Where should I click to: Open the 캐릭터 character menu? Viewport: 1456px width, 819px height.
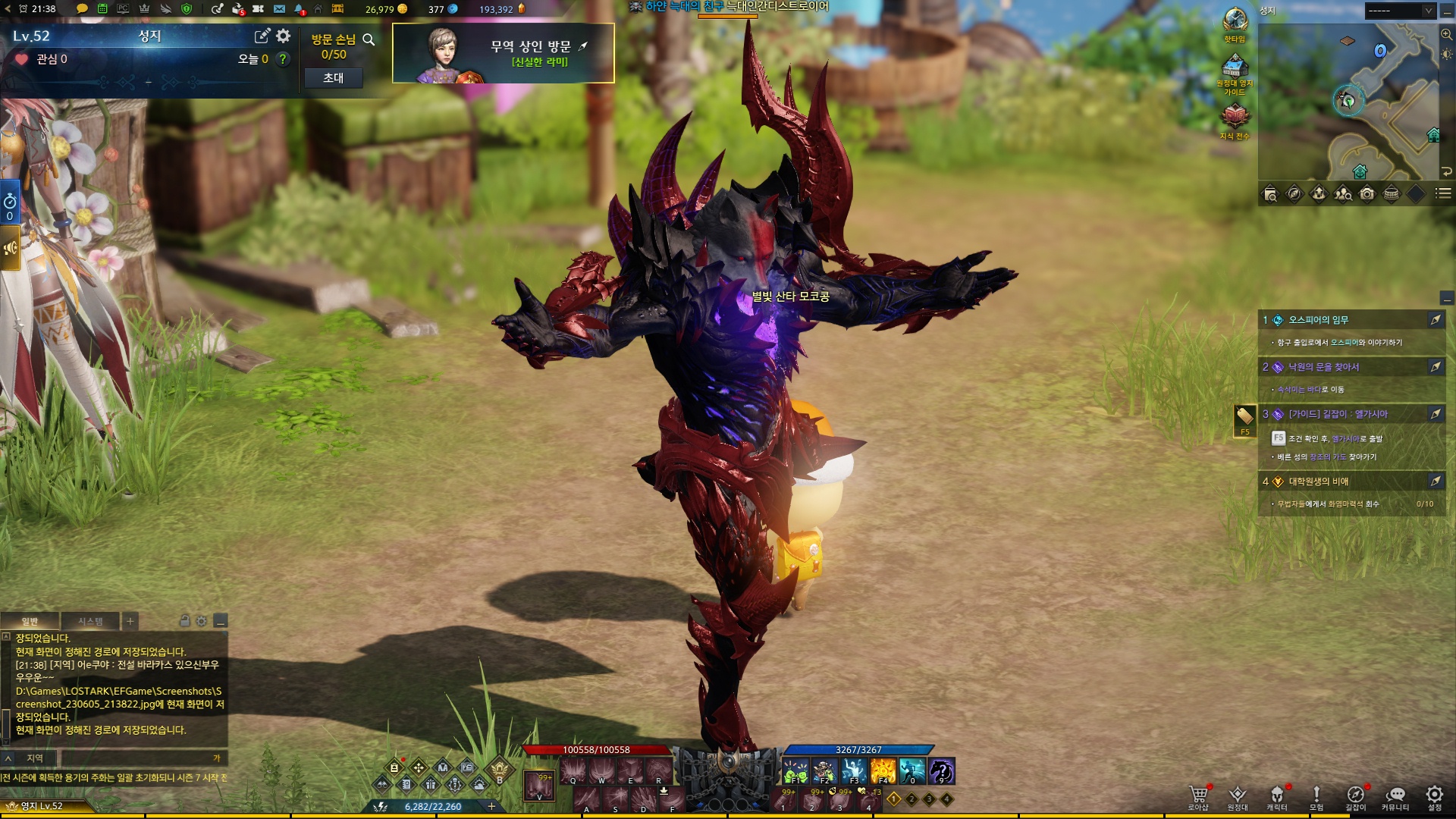[x=1277, y=797]
